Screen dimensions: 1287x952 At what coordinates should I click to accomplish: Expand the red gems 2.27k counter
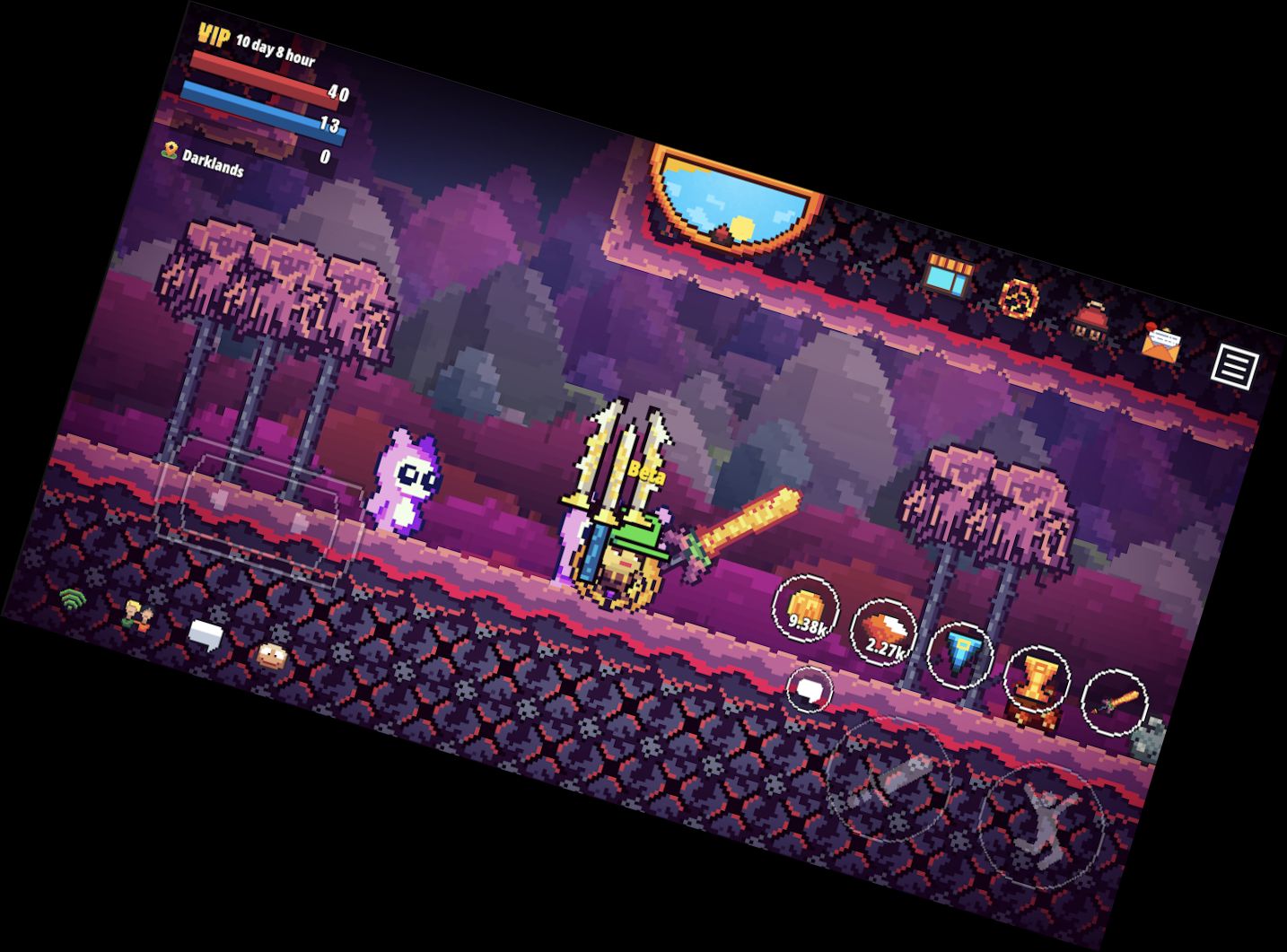coord(881,630)
